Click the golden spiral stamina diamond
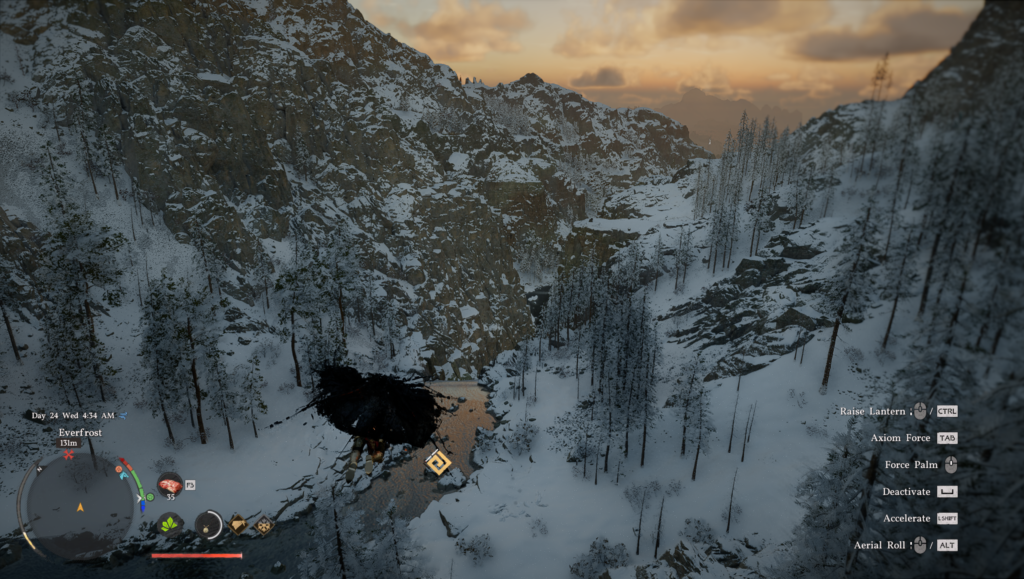The image size is (1024, 579). (437, 462)
